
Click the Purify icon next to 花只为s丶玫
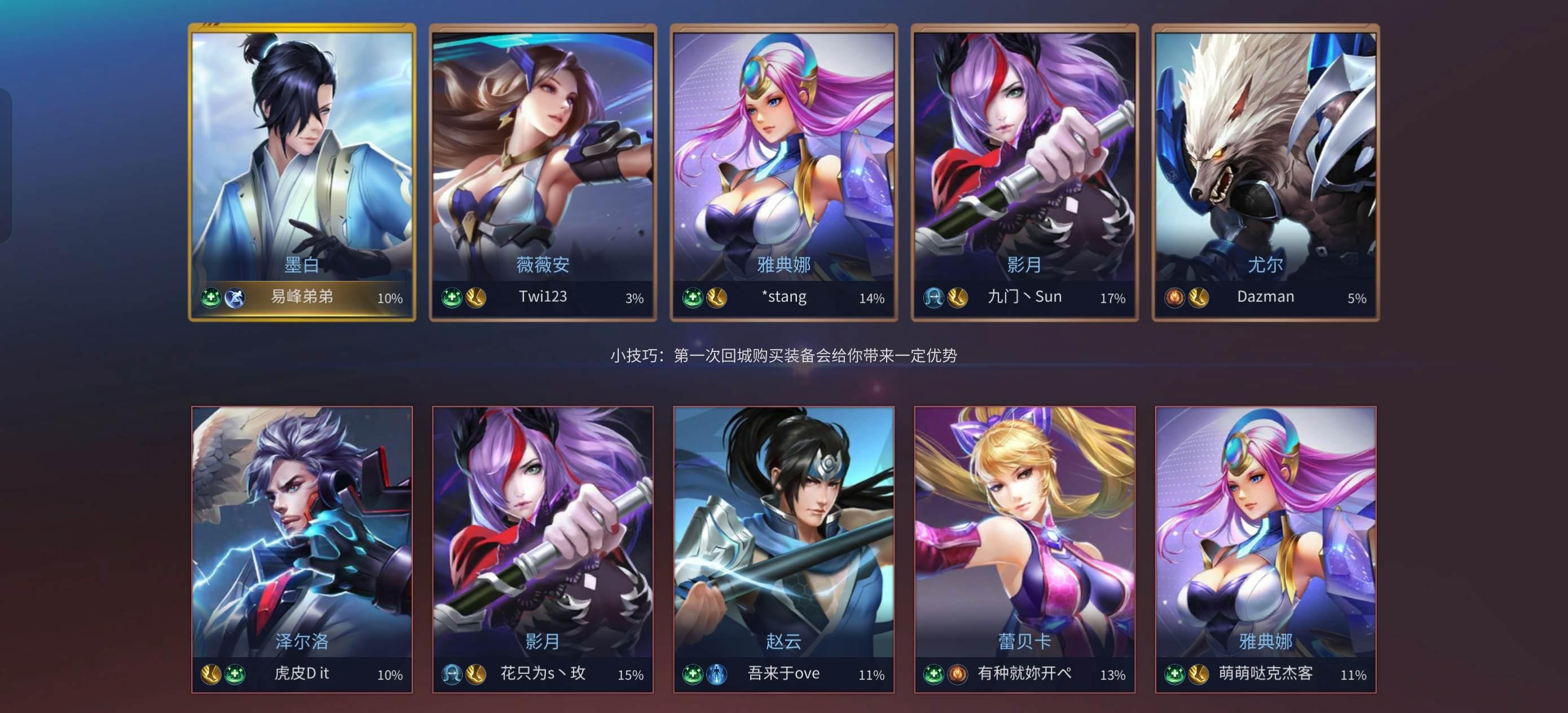[x=452, y=674]
